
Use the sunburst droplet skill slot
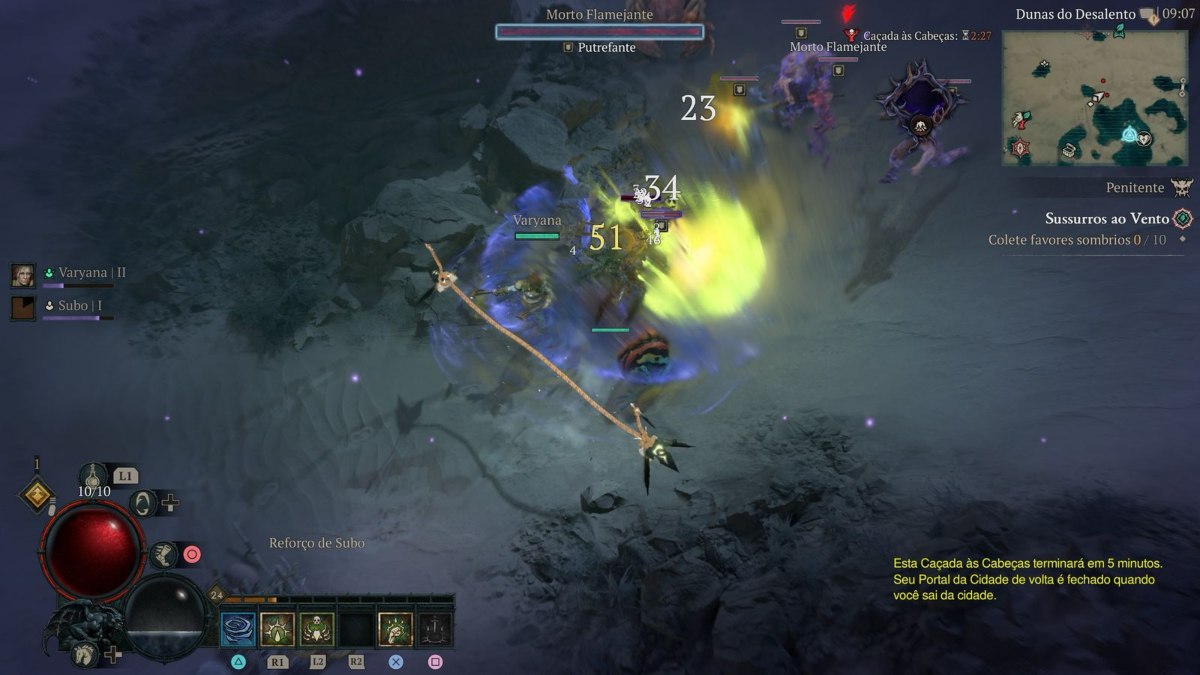277,629
